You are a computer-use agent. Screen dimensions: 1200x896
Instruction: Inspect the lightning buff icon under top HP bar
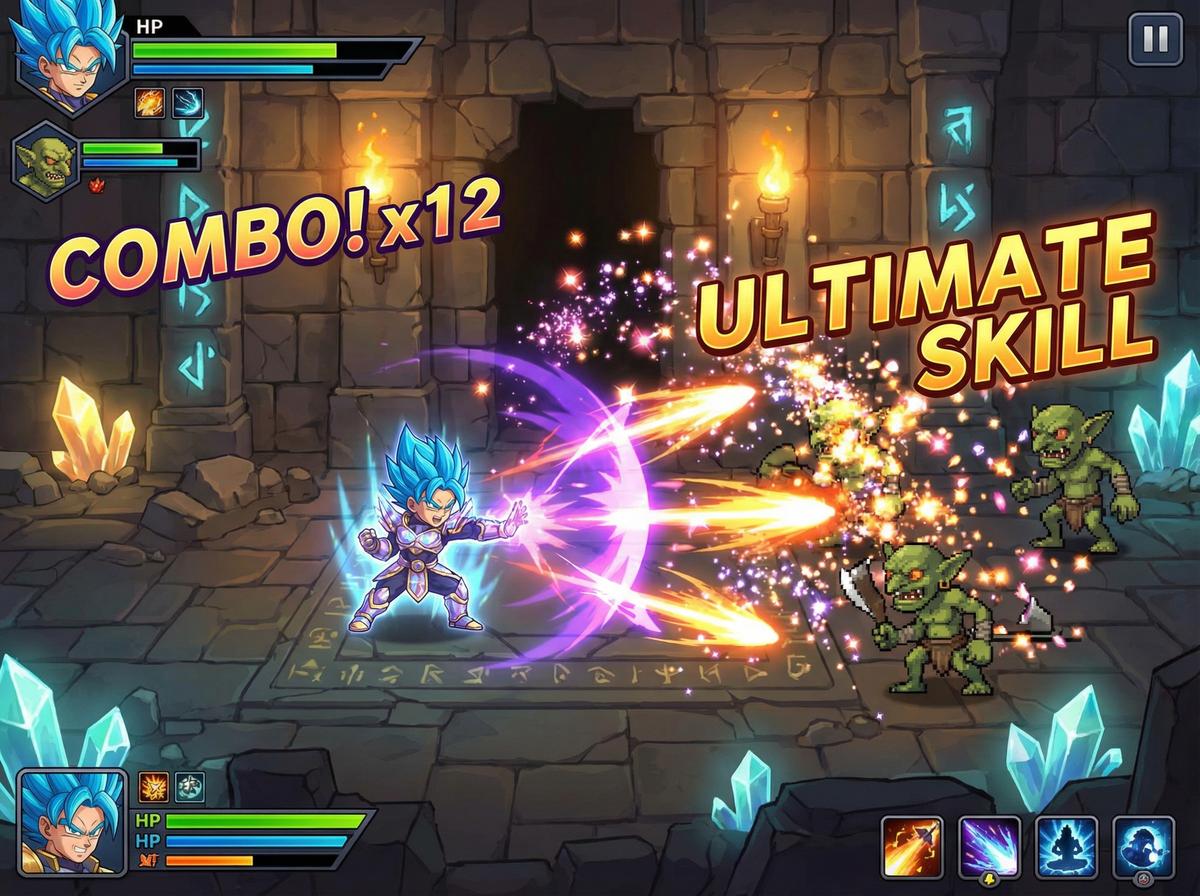click(x=187, y=103)
